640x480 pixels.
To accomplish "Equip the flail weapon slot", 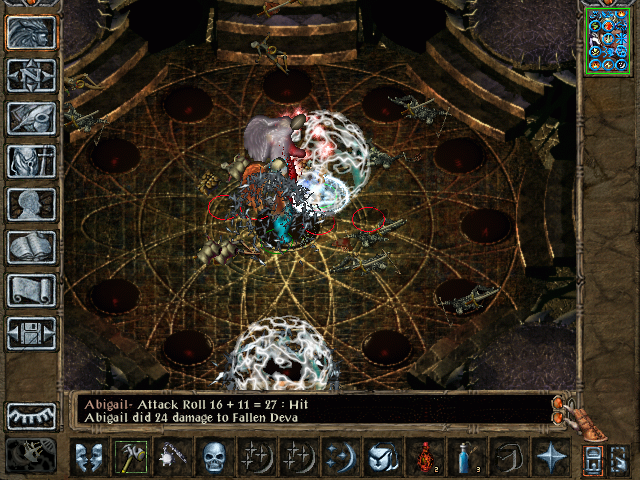I will pos(173,457).
